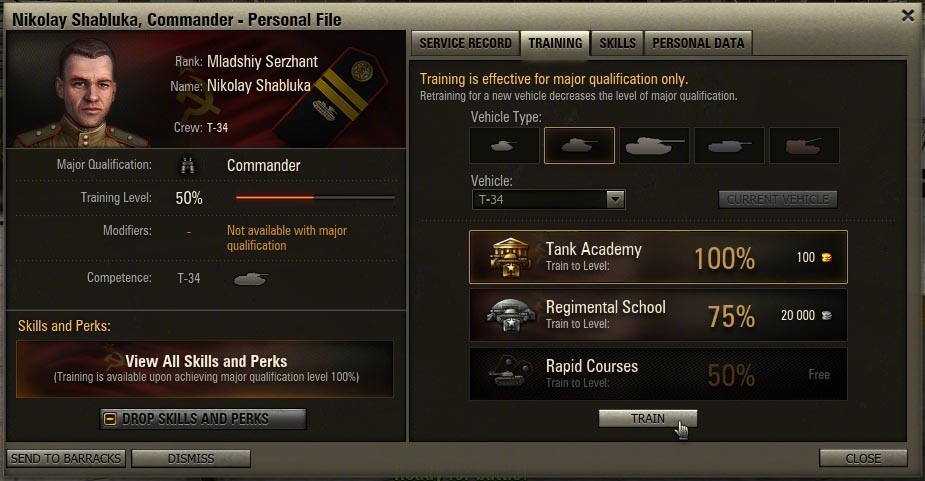This screenshot has height=481, width=925.
Task: Click View All Skills and Perks
Action: pos(205,368)
